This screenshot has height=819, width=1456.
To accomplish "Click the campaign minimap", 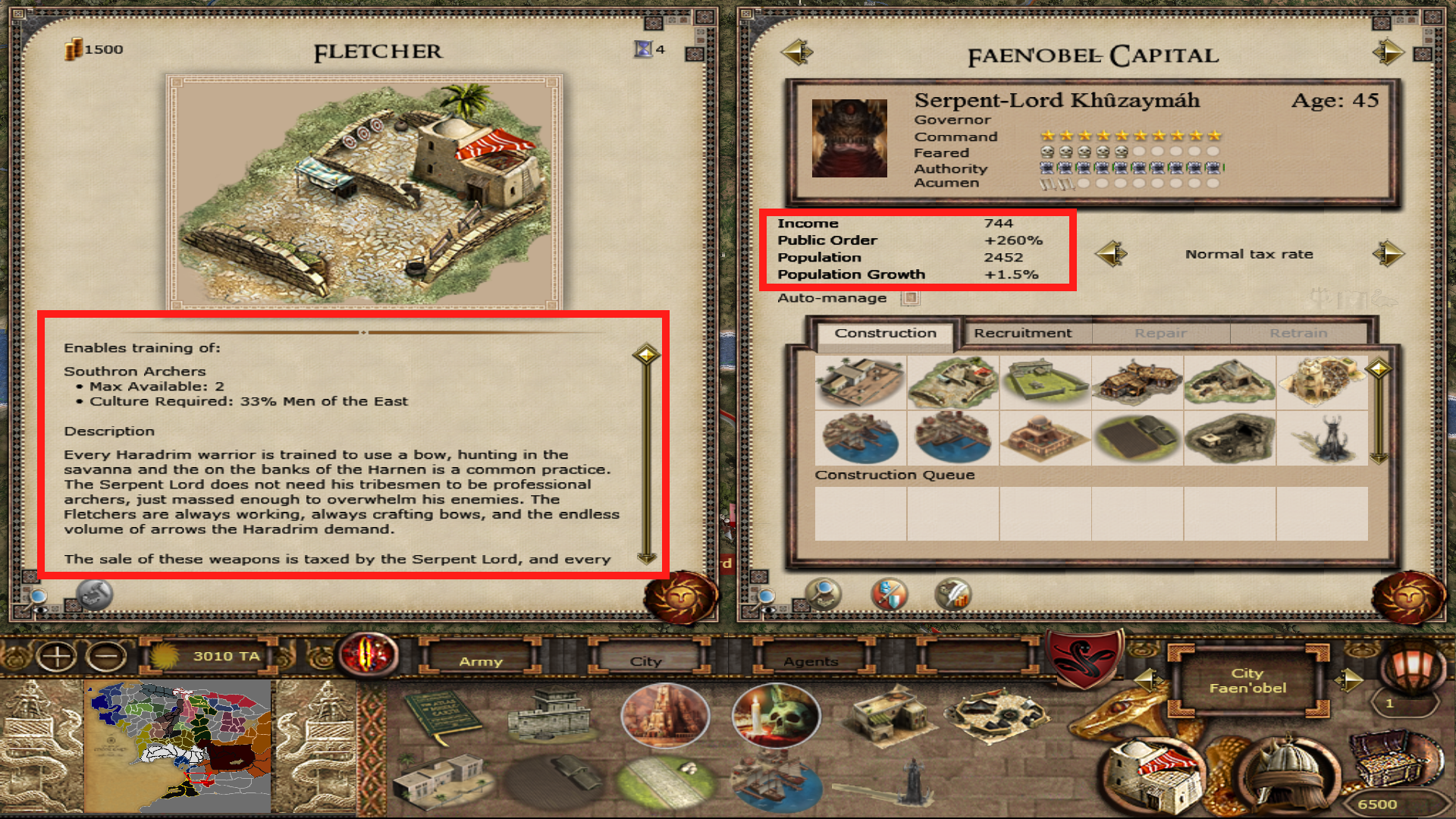I will tap(180, 746).
